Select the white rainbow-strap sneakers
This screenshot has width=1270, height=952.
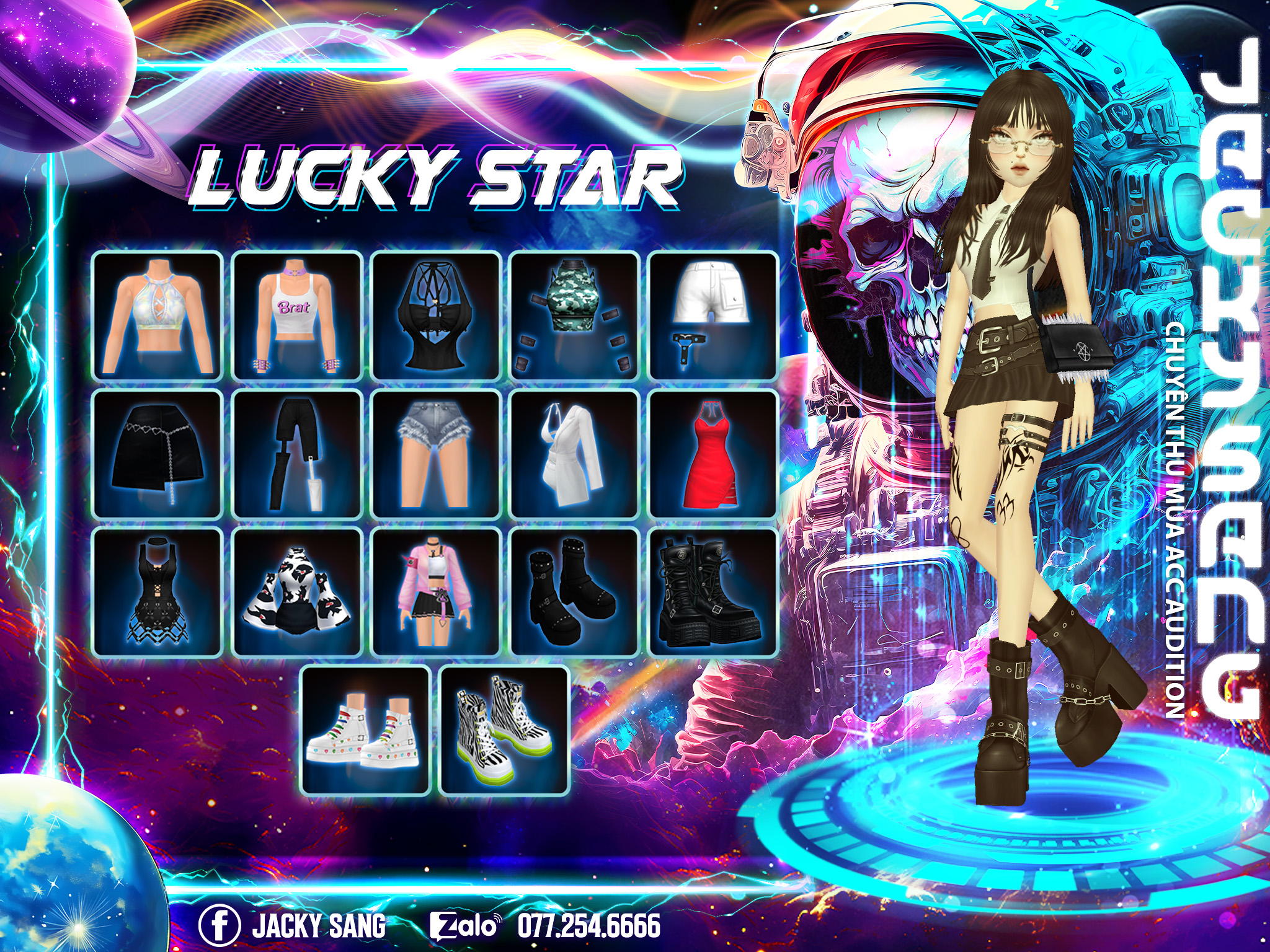366,731
